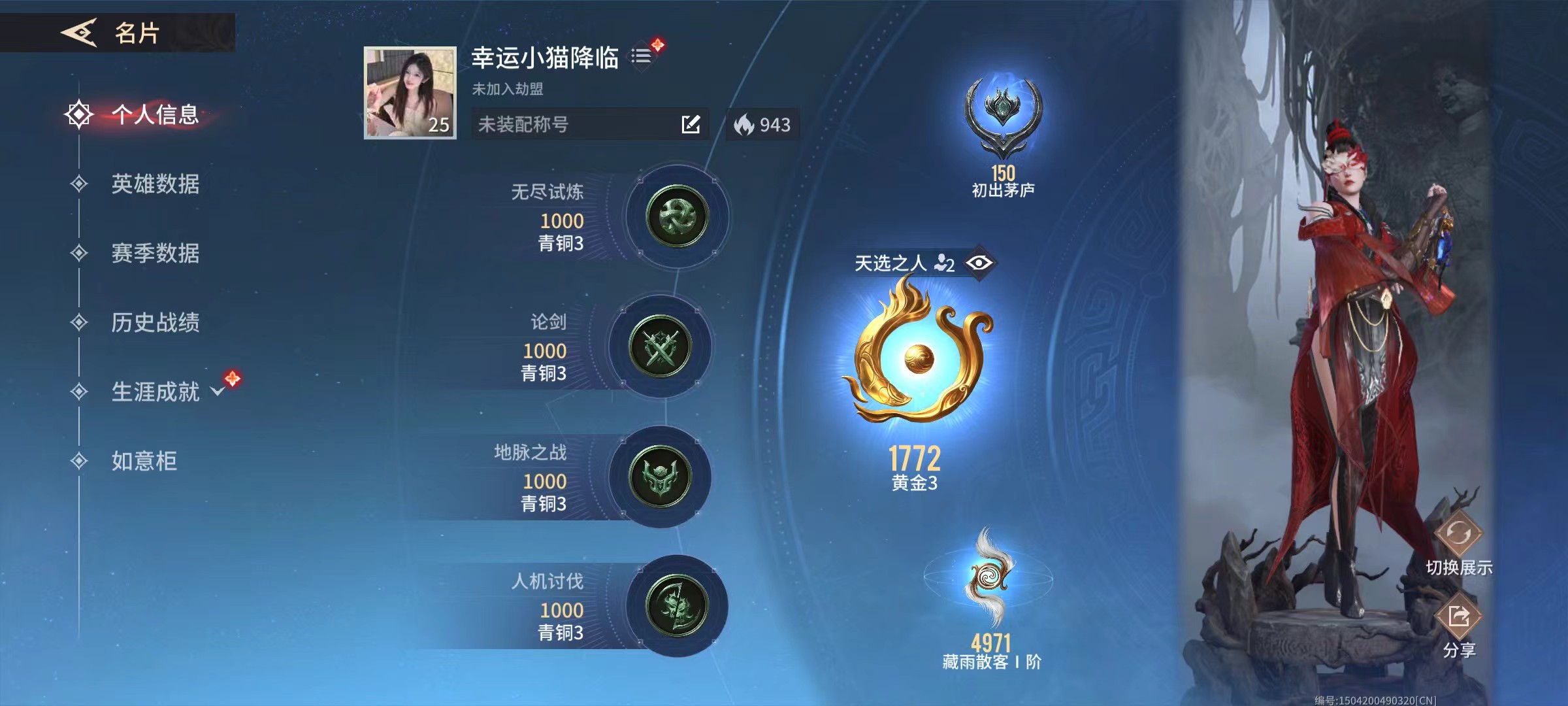Click the flame icon showing 943
The image size is (1568, 706).
click(745, 124)
